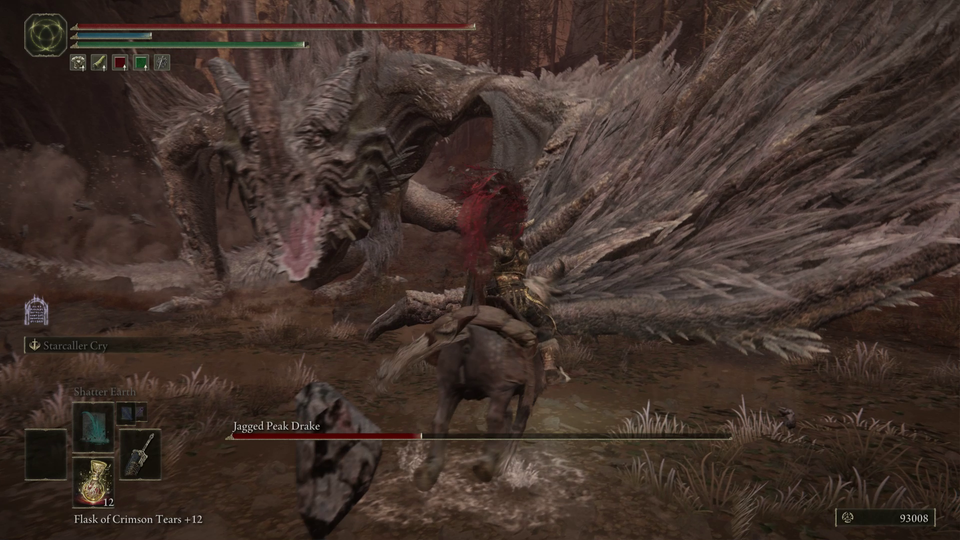The width and height of the screenshot is (960, 540).
Task: Click the runes counter icon
Action: point(848,518)
